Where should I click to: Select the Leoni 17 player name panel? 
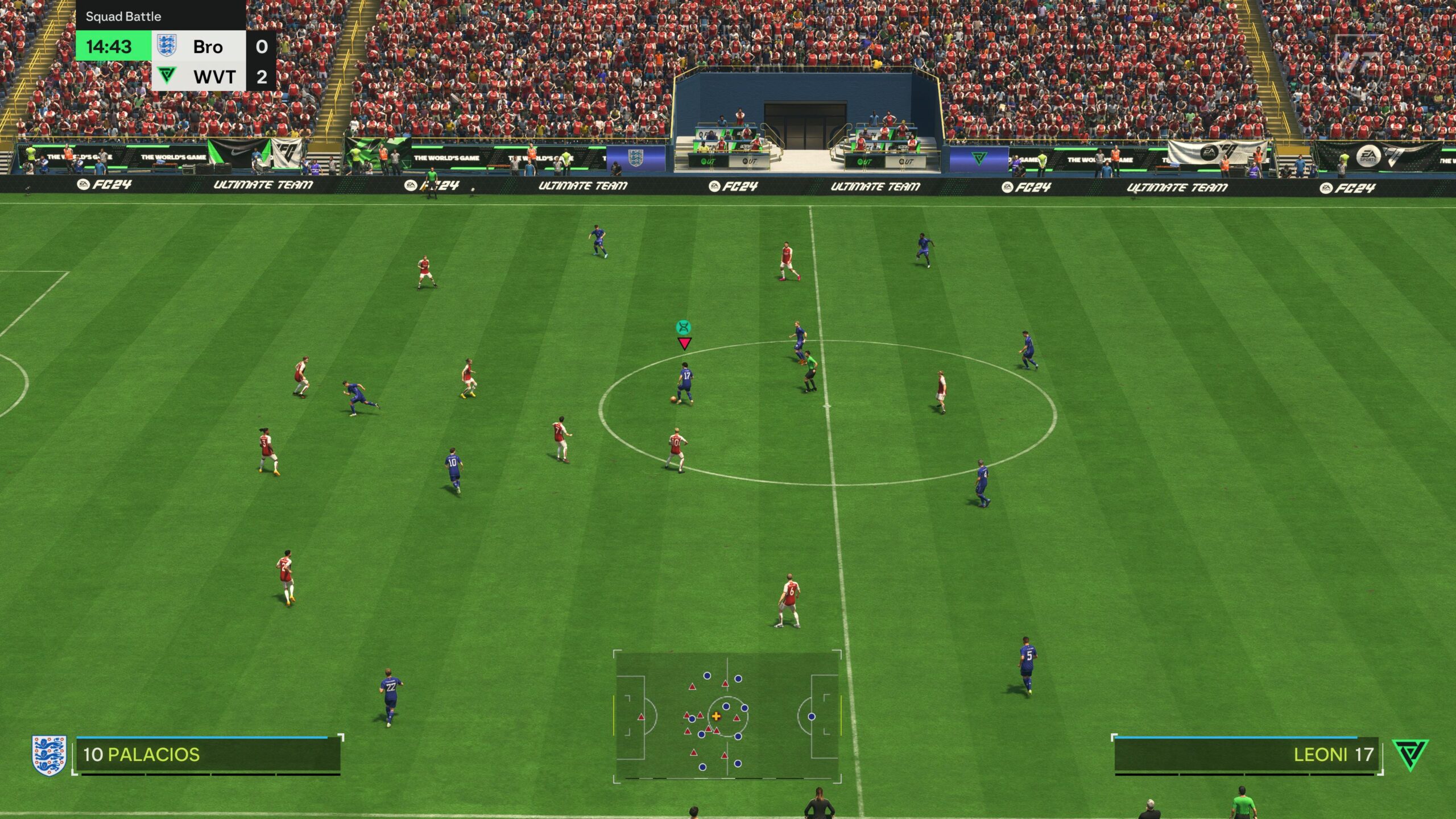1247,754
